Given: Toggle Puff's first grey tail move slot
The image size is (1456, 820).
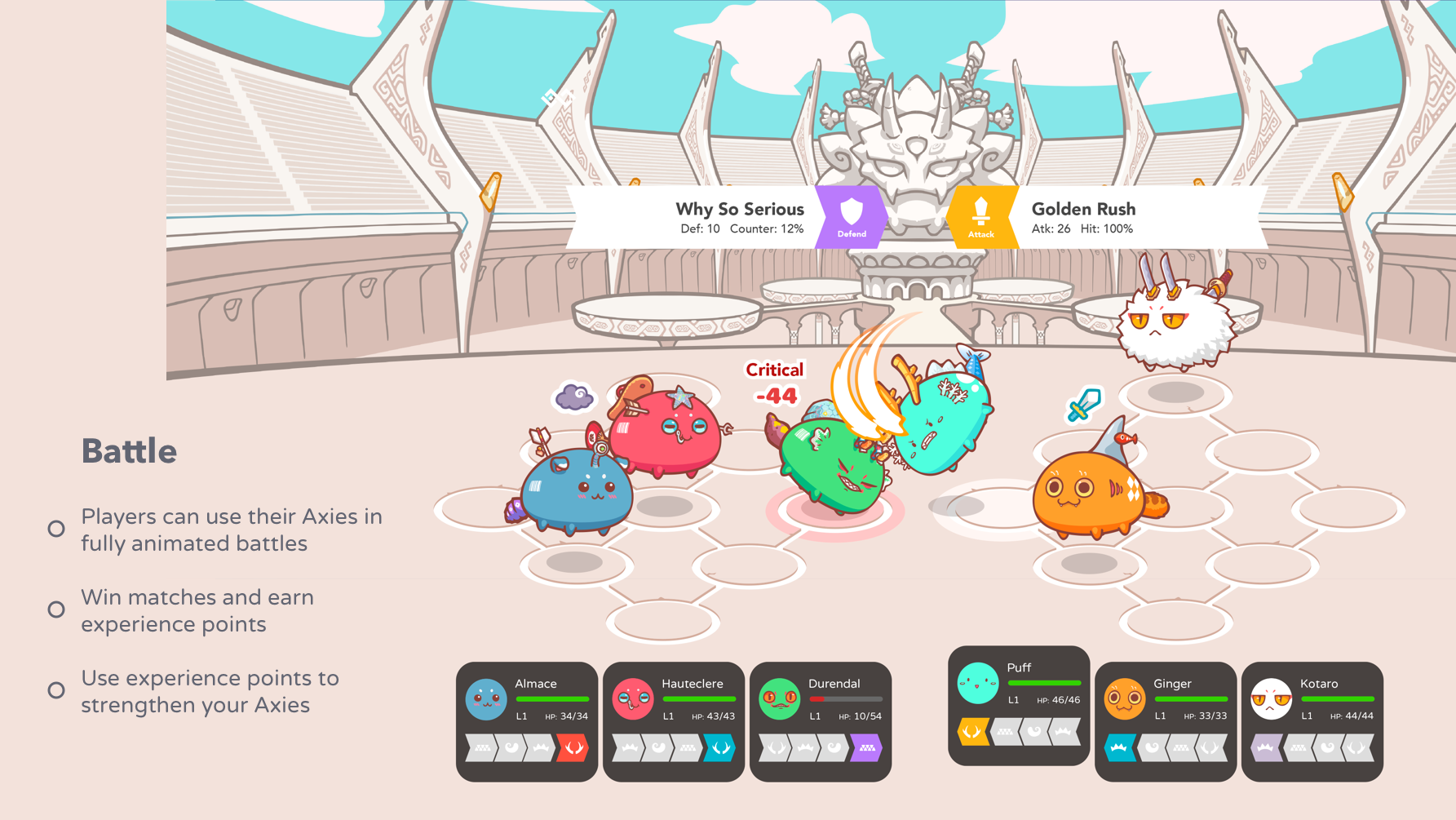Looking at the screenshot, I should pyautogui.click(x=1034, y=731).
